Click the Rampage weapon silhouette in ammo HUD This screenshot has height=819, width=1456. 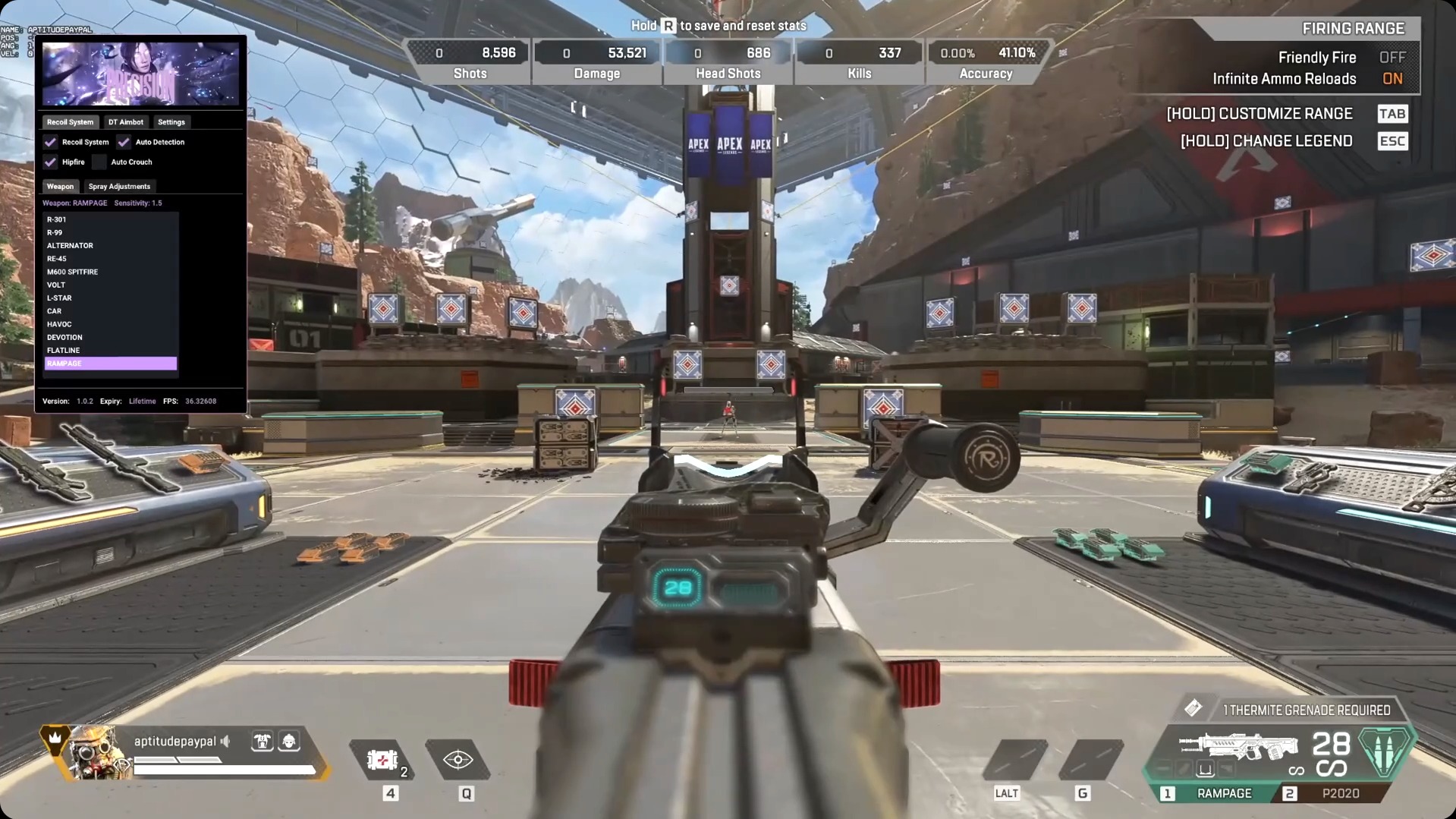click(1237, 748)
